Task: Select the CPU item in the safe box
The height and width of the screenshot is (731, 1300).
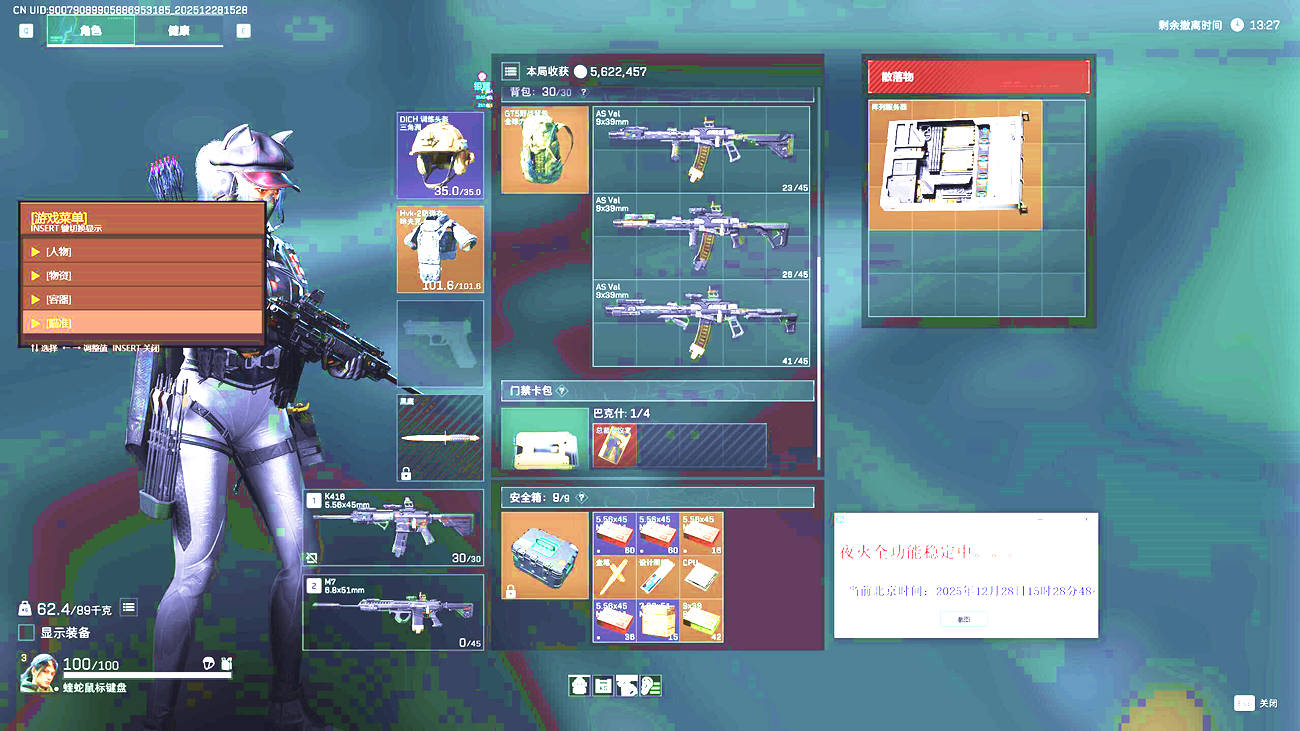Action: [x=701, y=577]
